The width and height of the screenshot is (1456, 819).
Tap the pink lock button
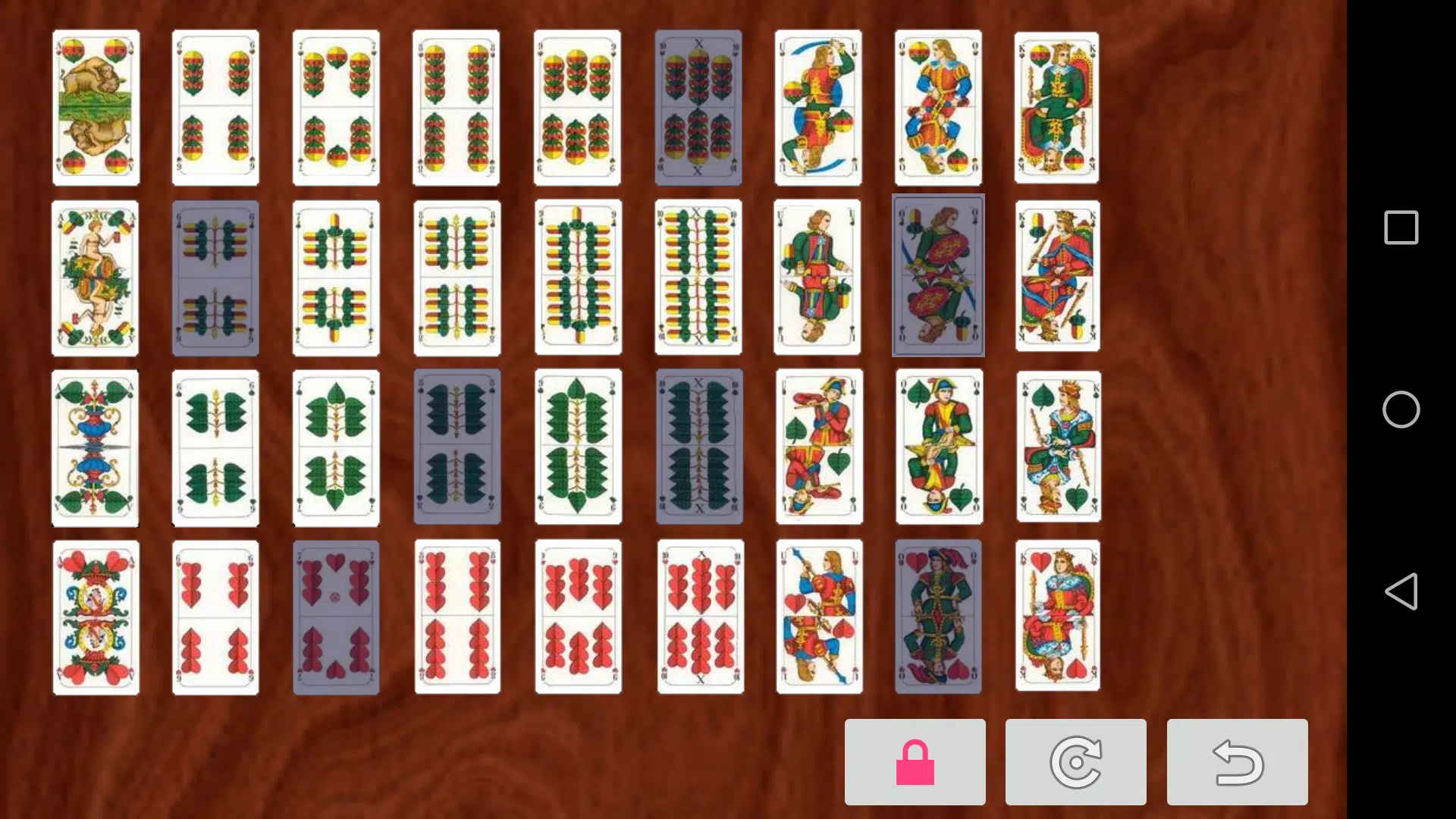click(915, 762)
